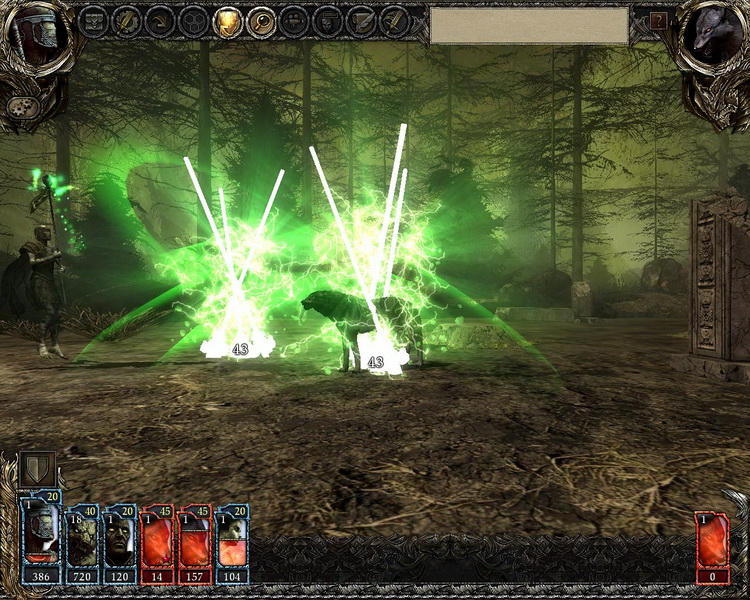
Task: Select the armored knight unit card with 386
Action: point(41,542)
